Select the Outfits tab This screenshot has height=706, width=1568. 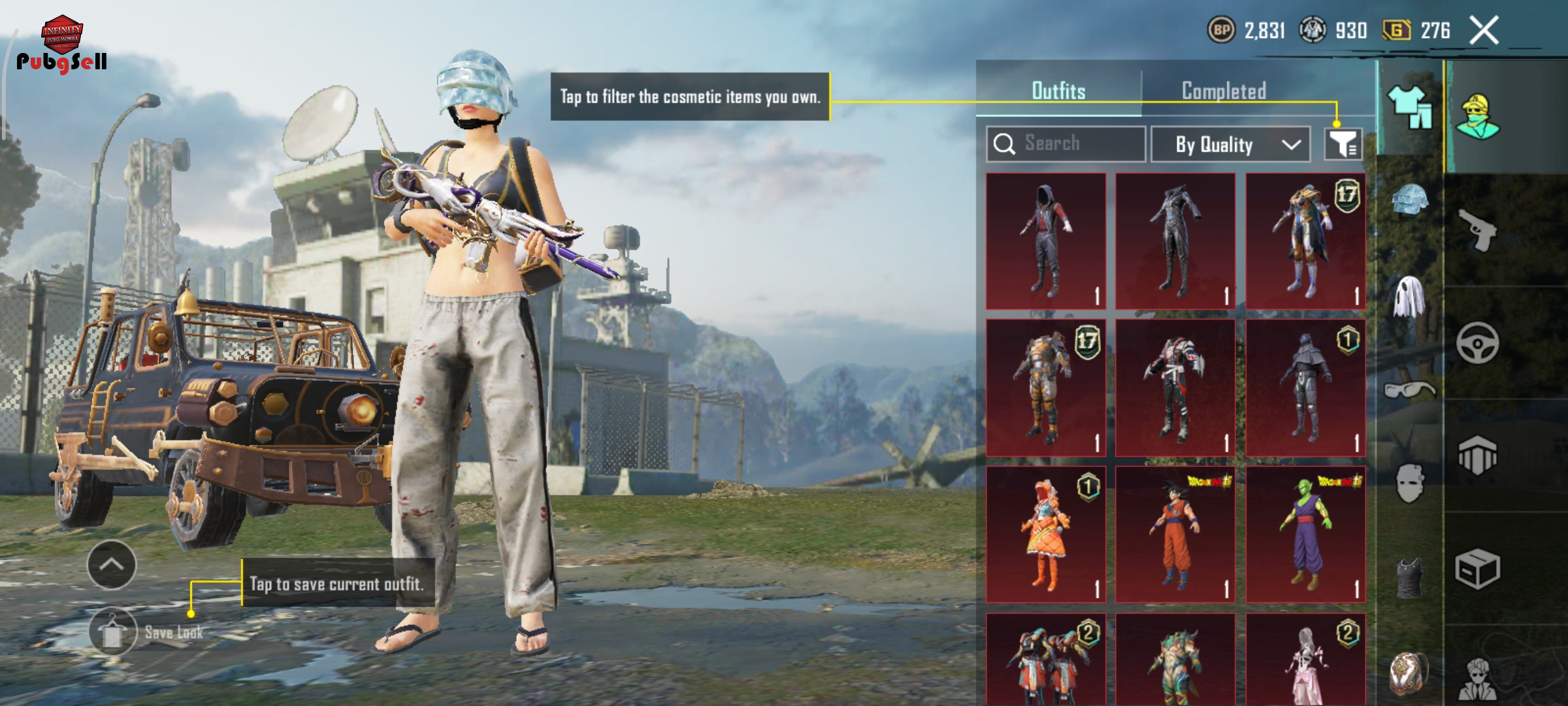[1058, 91]
